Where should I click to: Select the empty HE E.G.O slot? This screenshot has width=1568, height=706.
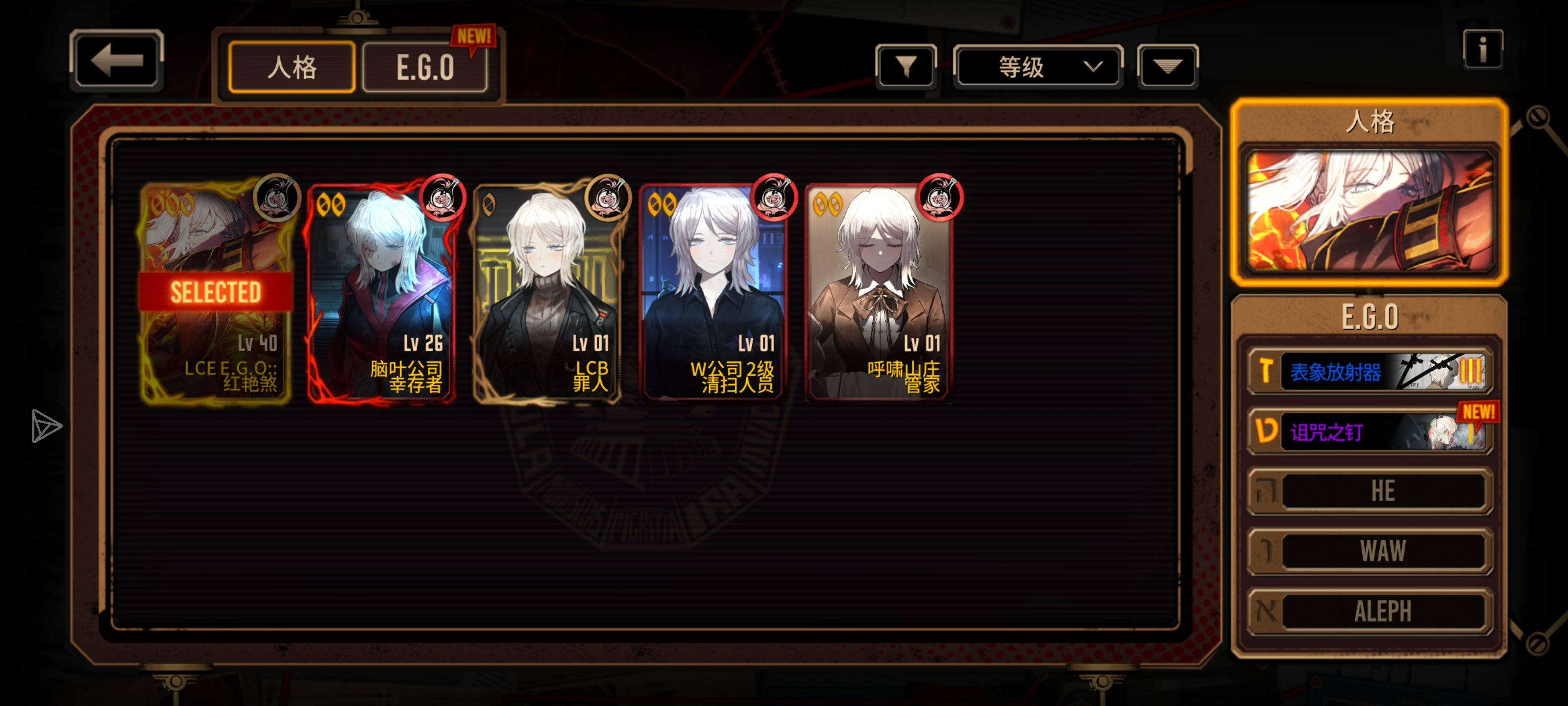(x=1370, y=491)
